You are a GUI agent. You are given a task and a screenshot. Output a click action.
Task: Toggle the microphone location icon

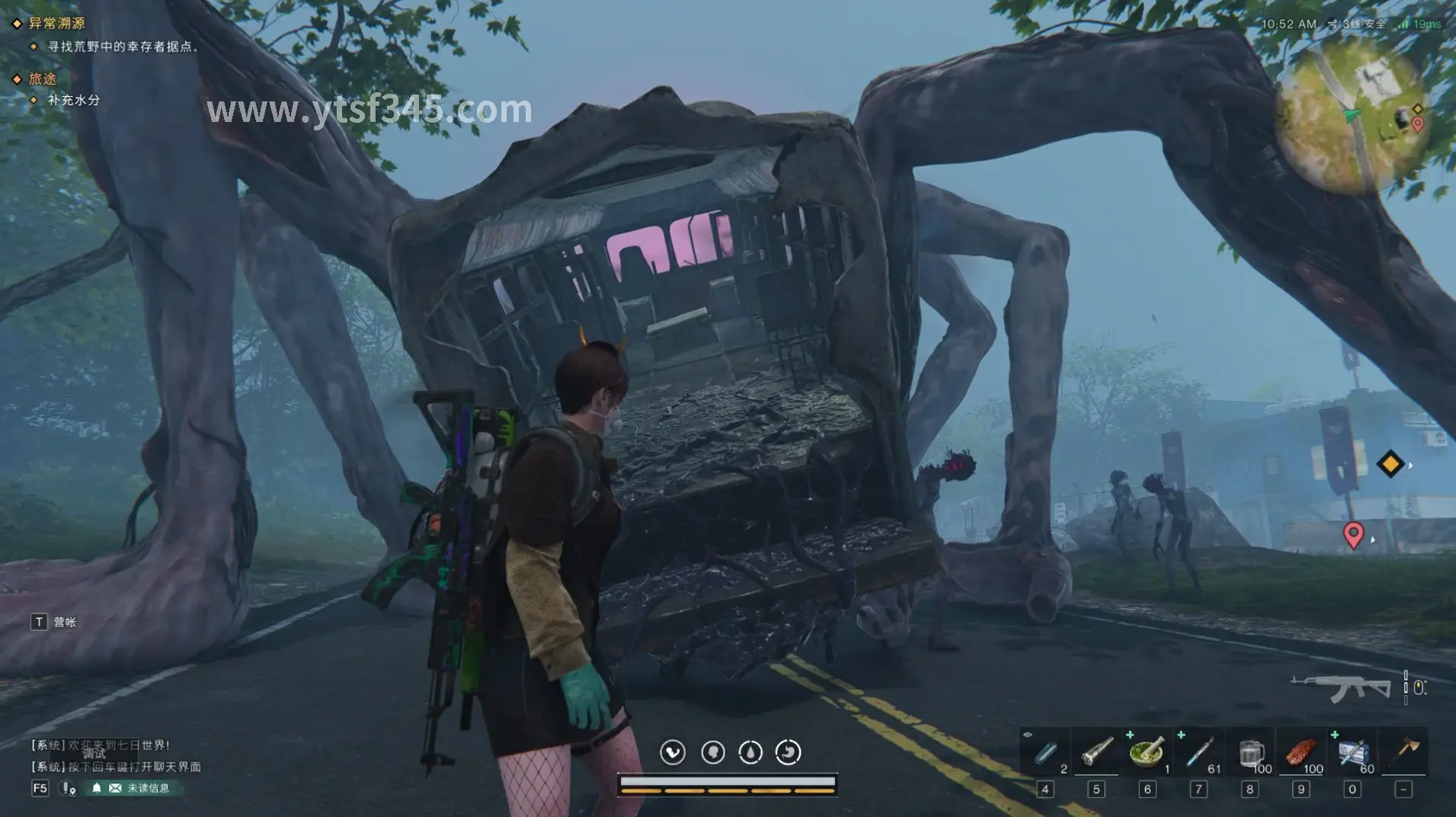click(69, 788)
